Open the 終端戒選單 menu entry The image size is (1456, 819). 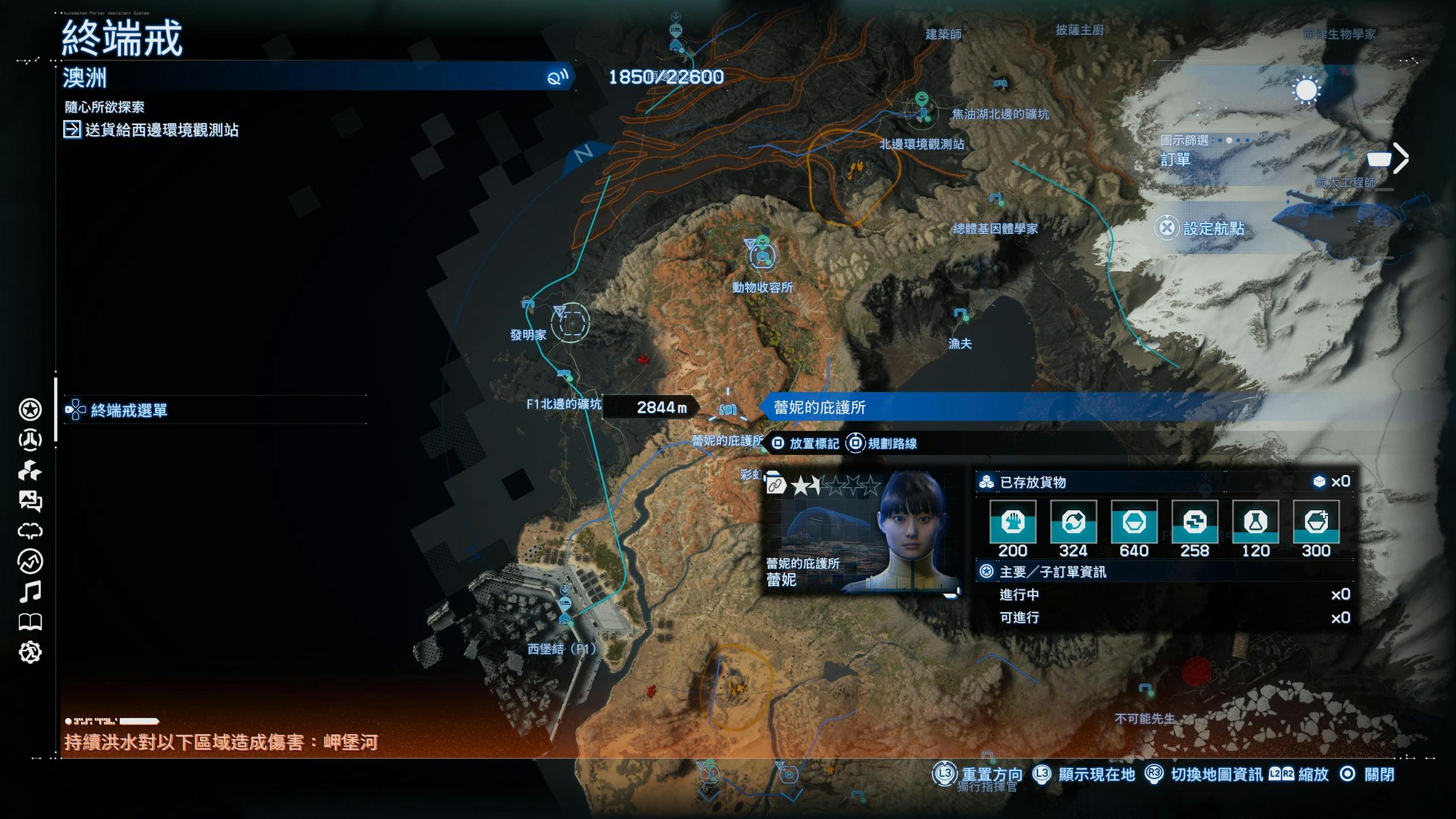(x=129, y=410)
